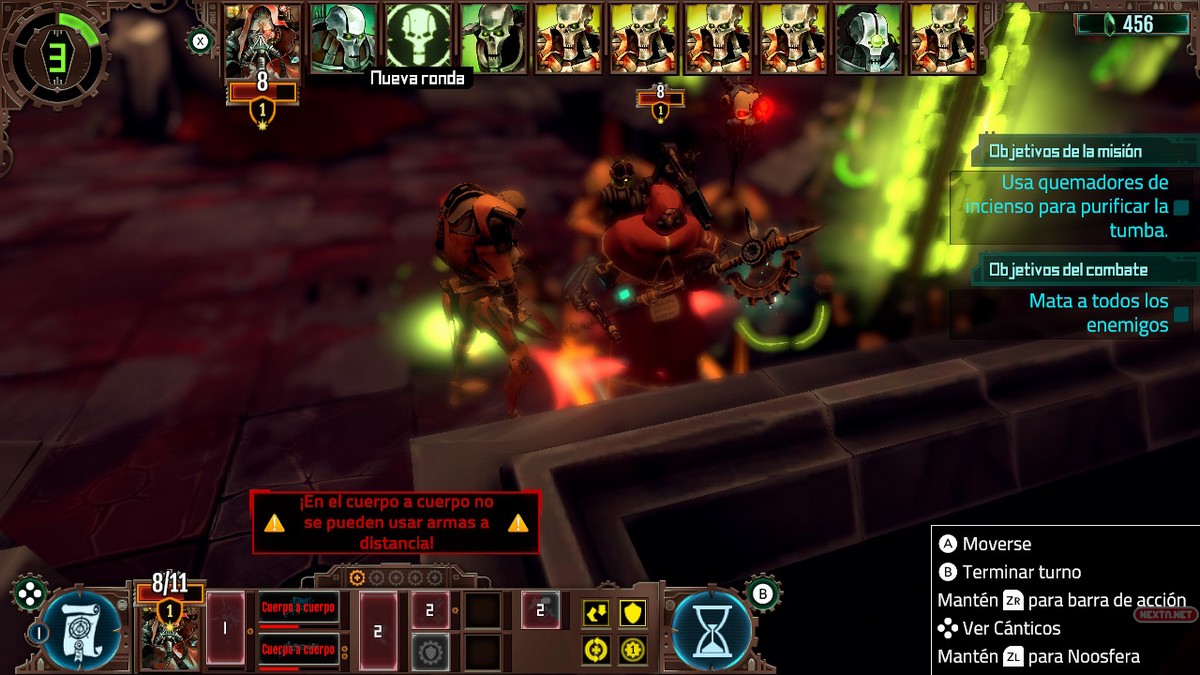Screen dimensions: 1200x675
Task: Activate the yellow number-one badge ability
Action: pos(632,650)
